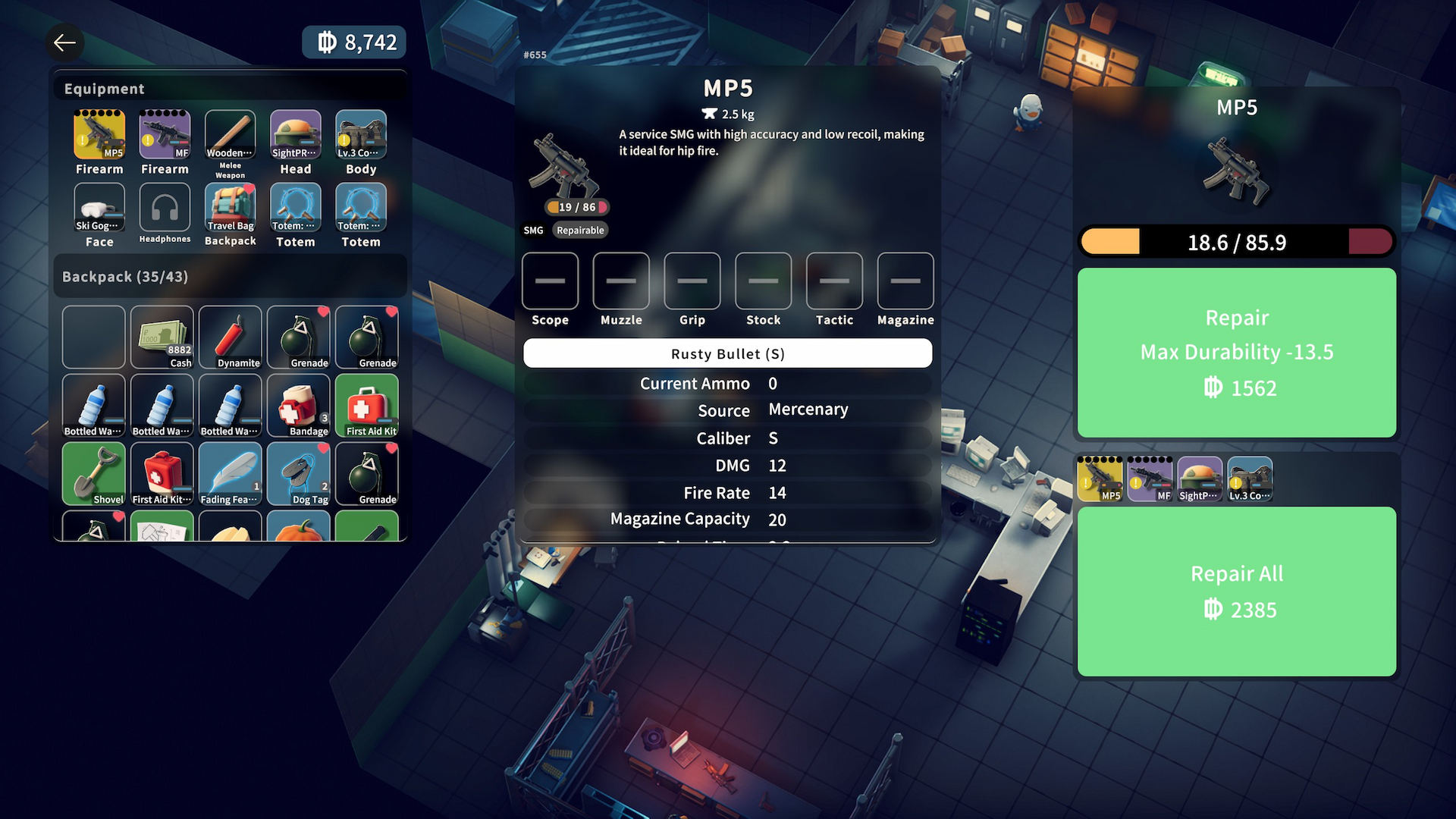This screenshot has width=1456, height=819.
Task: Click the Repairable tag on the MP5
Action: (x=579, y=230)
